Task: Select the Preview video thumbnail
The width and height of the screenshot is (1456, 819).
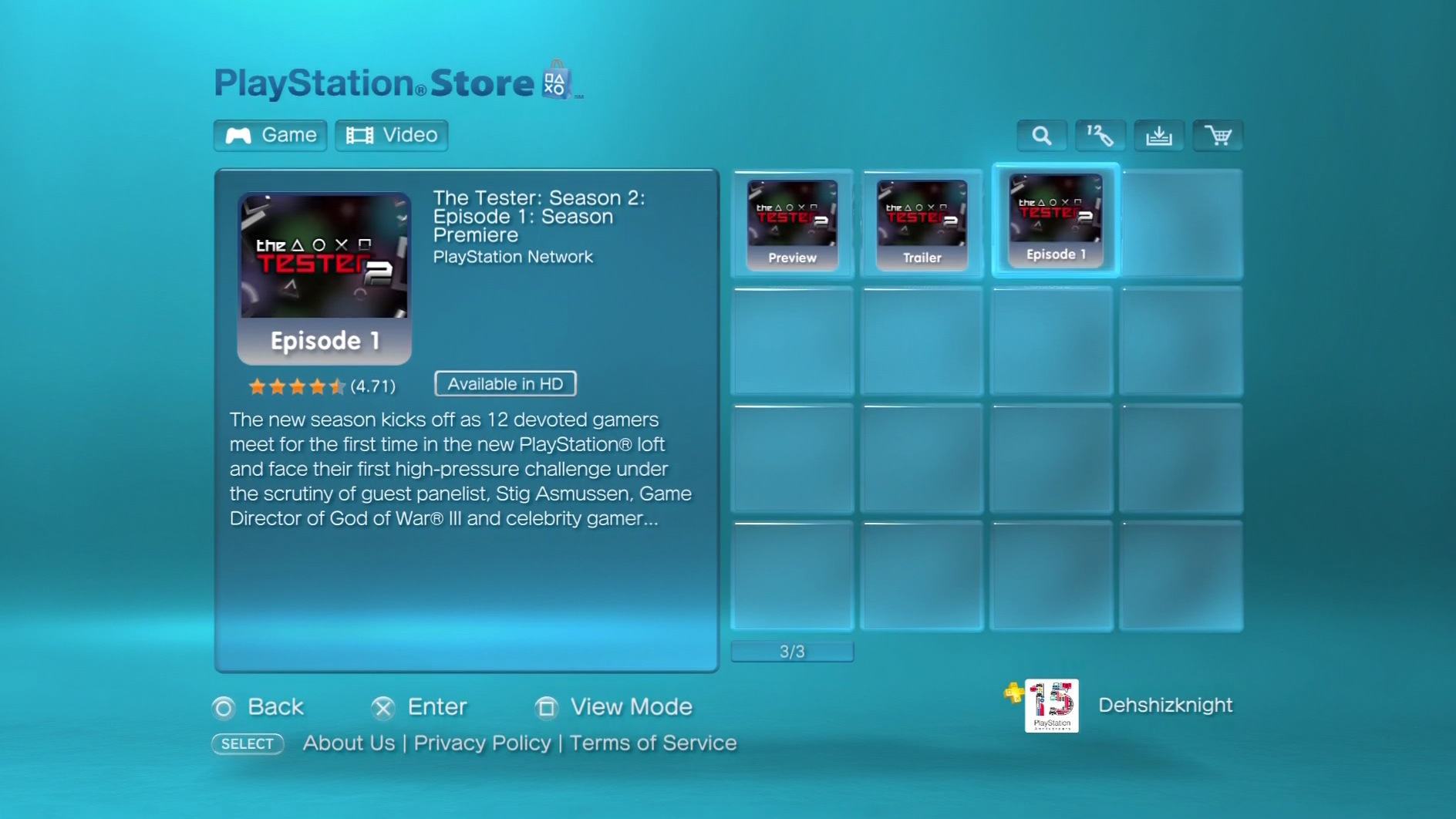Action: (791, 224)
